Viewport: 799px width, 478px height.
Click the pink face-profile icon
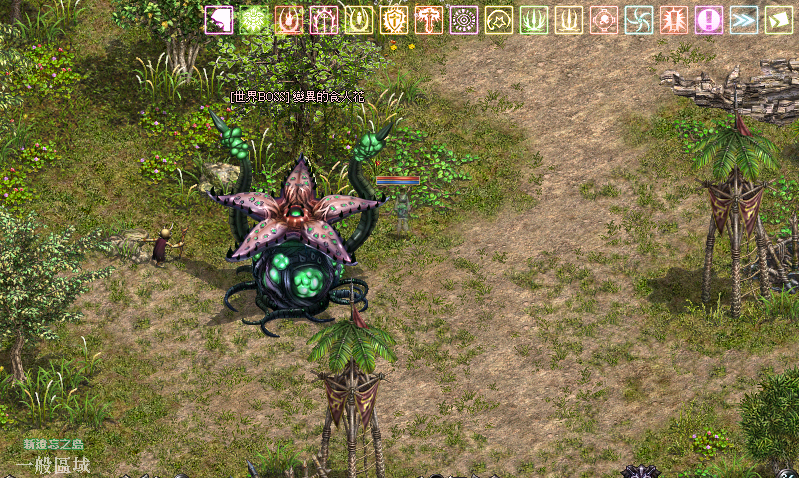click(219, 20)
